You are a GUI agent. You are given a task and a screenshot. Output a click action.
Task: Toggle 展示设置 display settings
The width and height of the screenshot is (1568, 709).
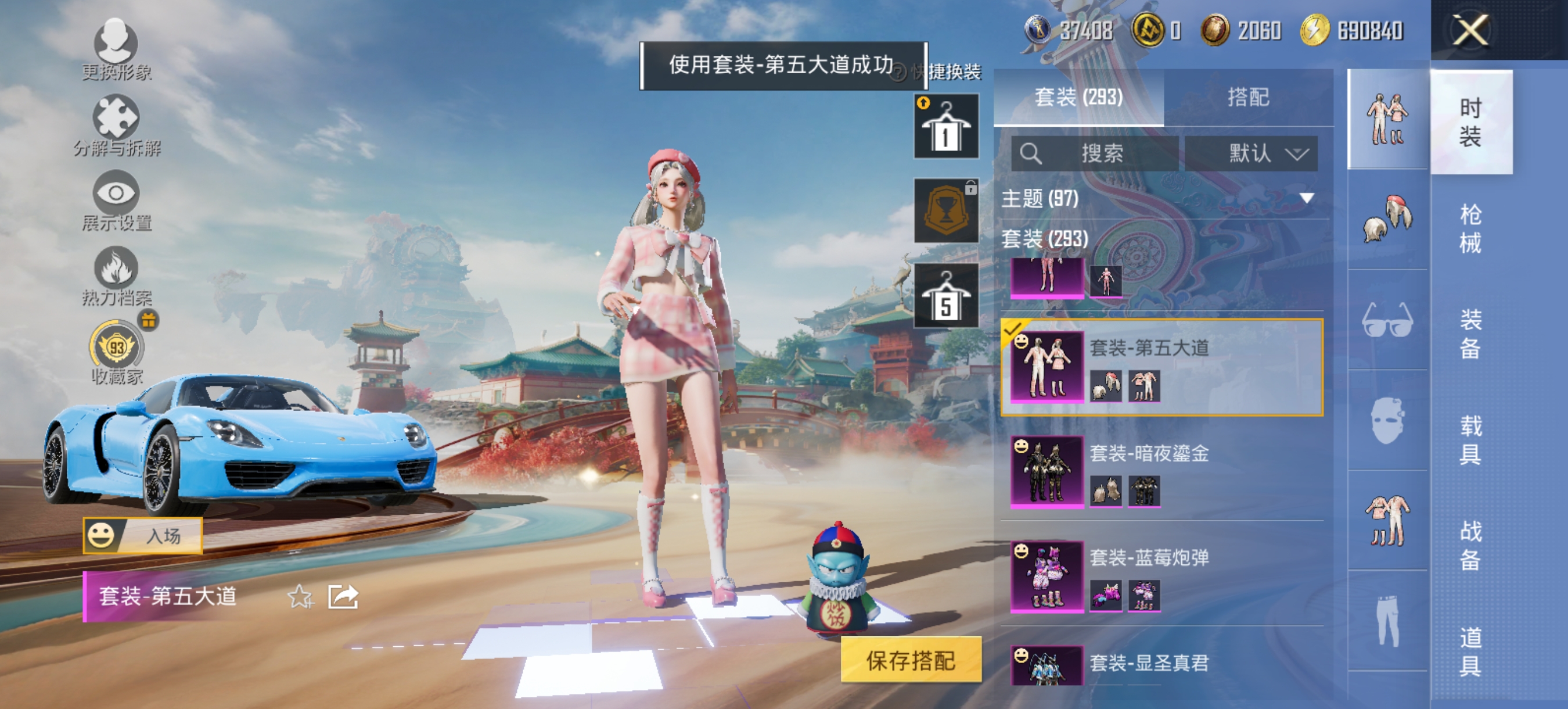(x=116, y=201)
